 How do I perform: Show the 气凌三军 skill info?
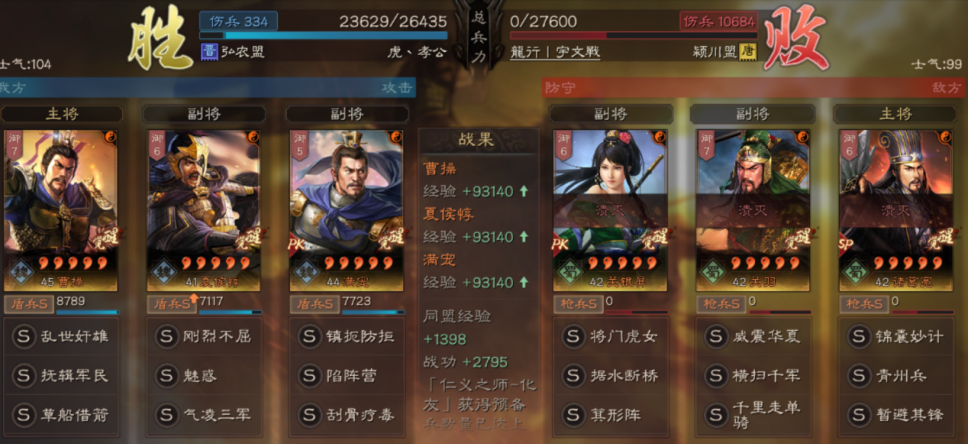203,415
